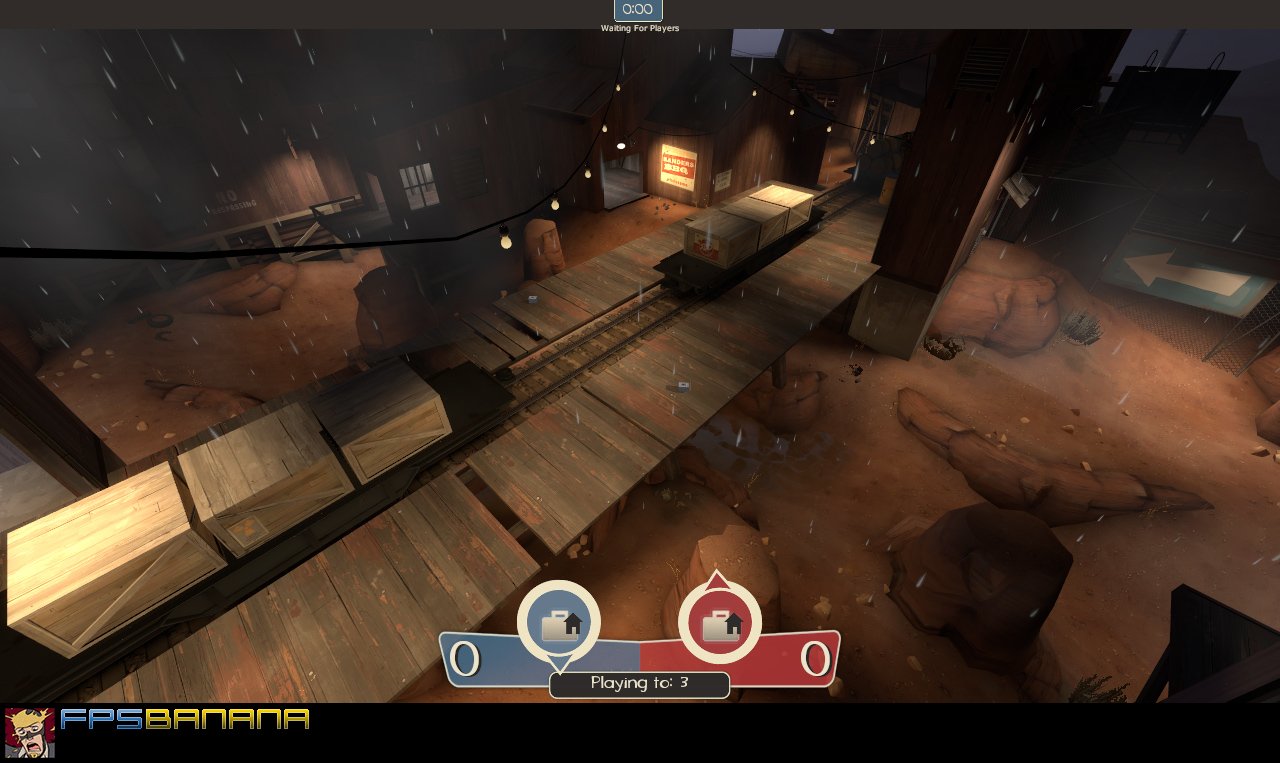Expand the Playing to: 3 tooltip
This screenshot has height=763, width=1280.
[639, 685]
